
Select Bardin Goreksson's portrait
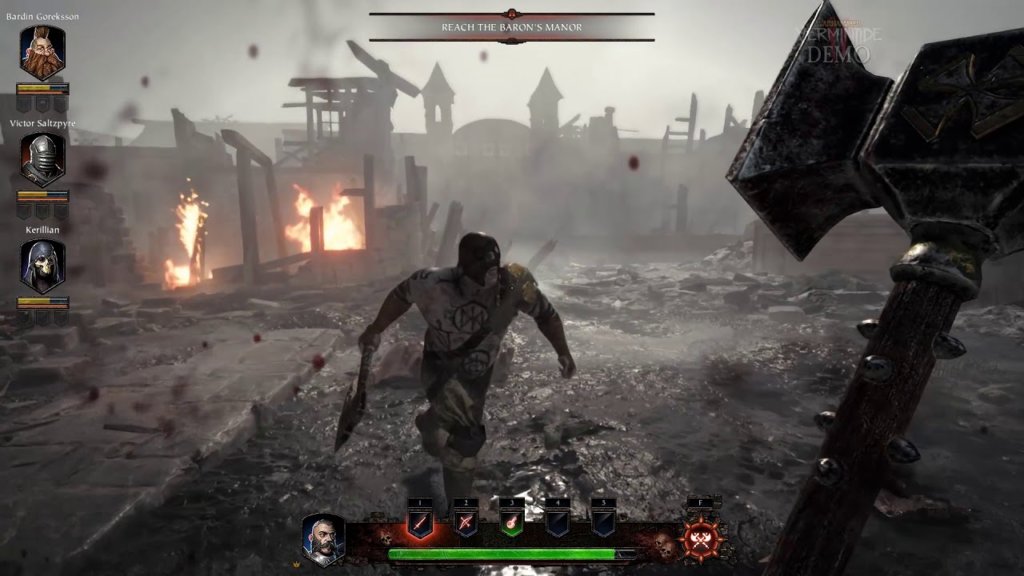(42, 53)
